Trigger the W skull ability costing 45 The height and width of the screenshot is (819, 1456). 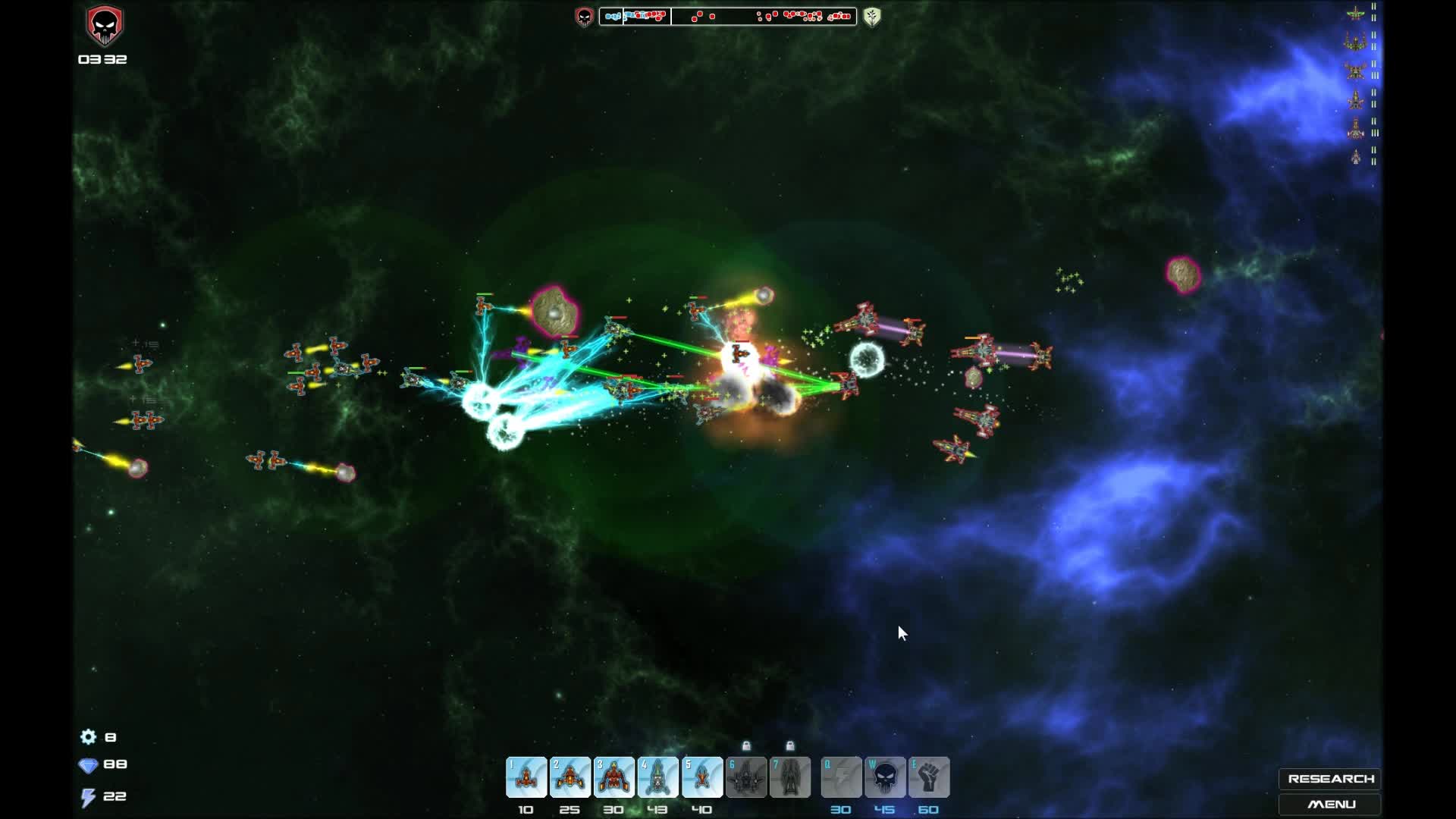pyautogui.click(x=886, y=777)
